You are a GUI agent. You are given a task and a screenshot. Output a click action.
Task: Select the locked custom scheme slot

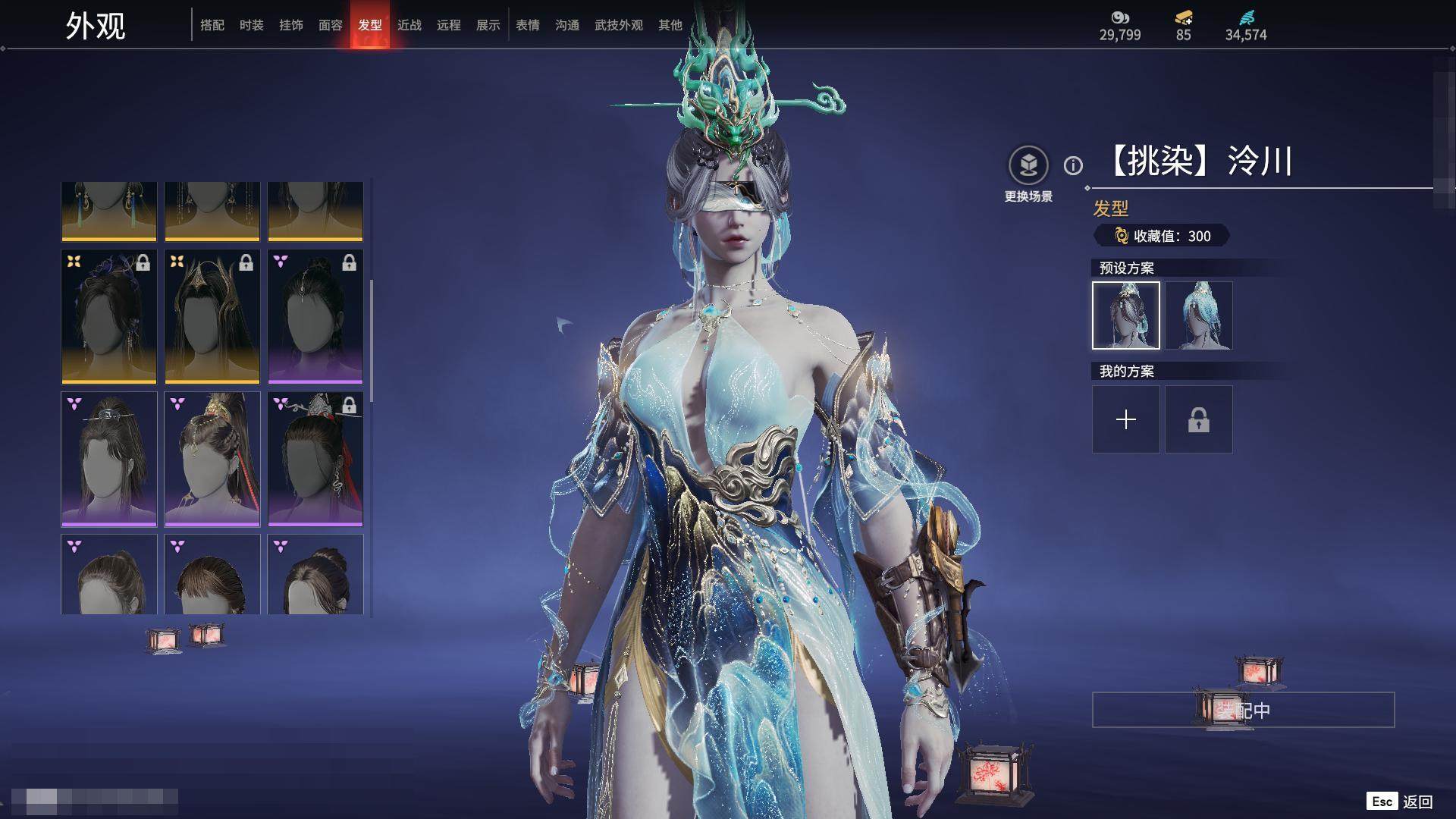[x=1199, y=419]
